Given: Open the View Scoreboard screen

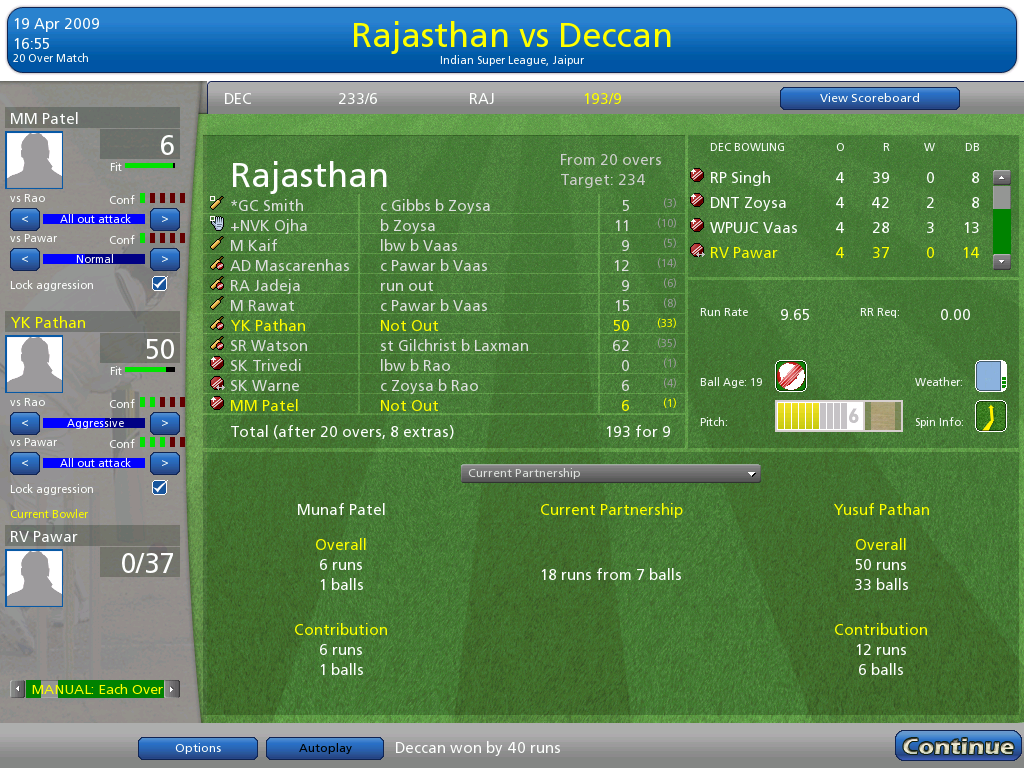Looking at the screenshot, I should (869, 98).
